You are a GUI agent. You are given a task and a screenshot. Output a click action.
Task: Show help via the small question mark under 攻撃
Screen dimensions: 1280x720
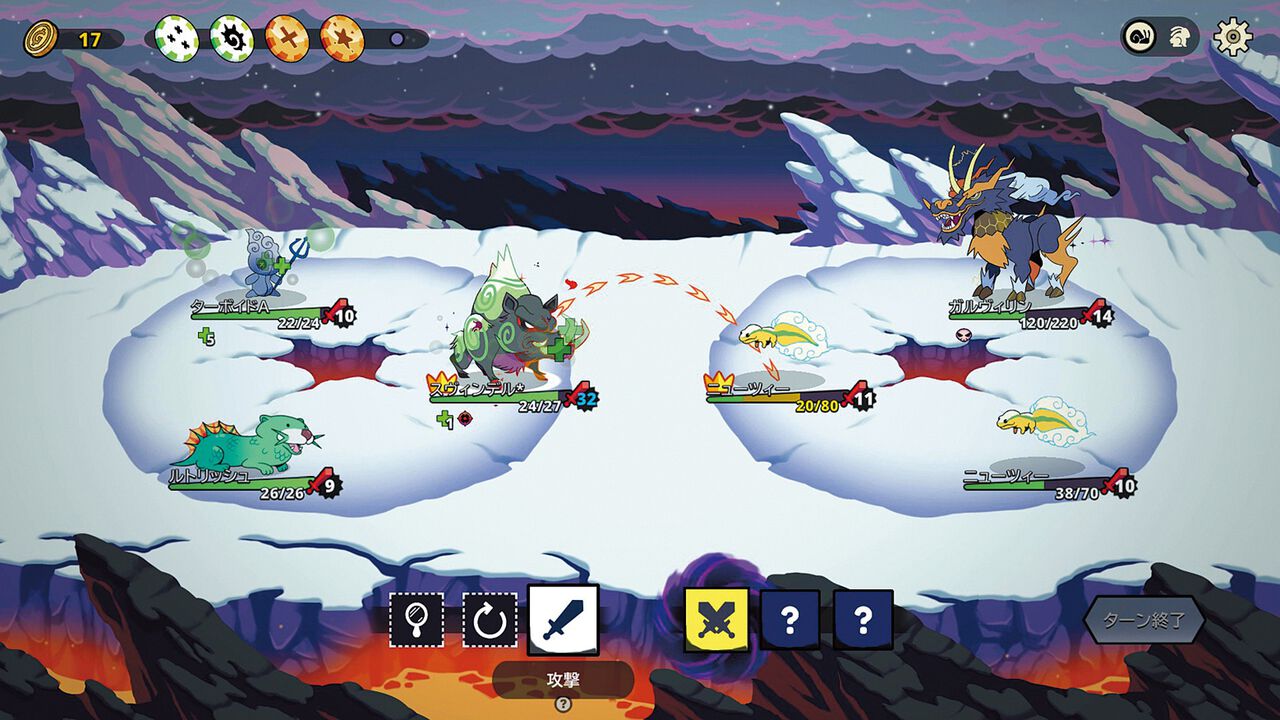point(563,704)
